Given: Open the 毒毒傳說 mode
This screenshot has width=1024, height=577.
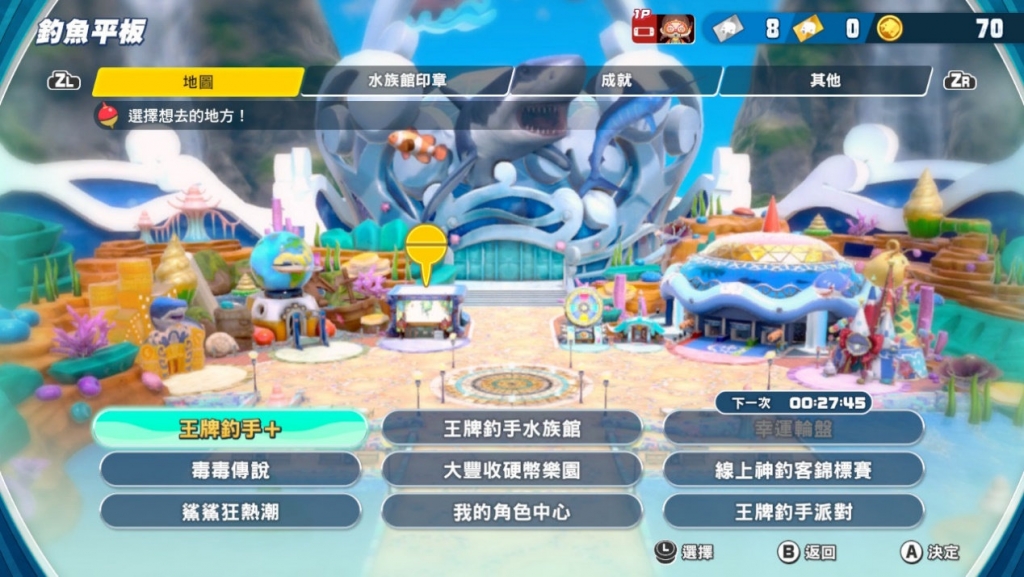Looking at the screenshot, I should click(230, 470).
